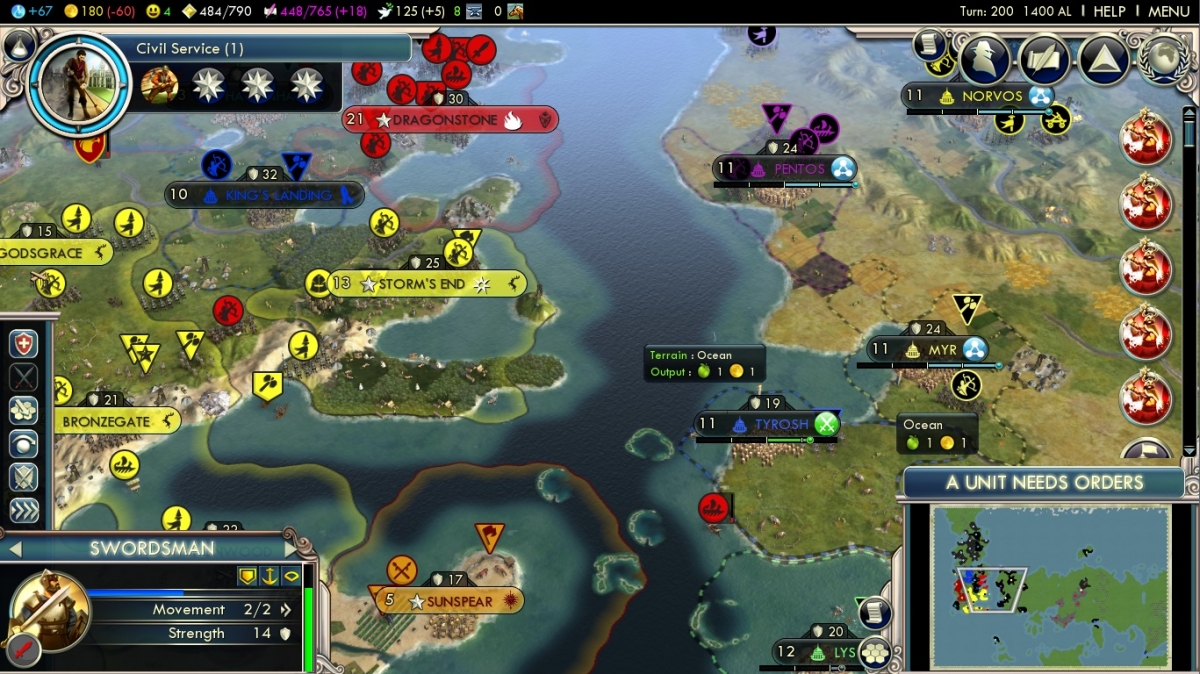Click the A UNIT NEEDS ORDERS button

tap(1043, 483)
